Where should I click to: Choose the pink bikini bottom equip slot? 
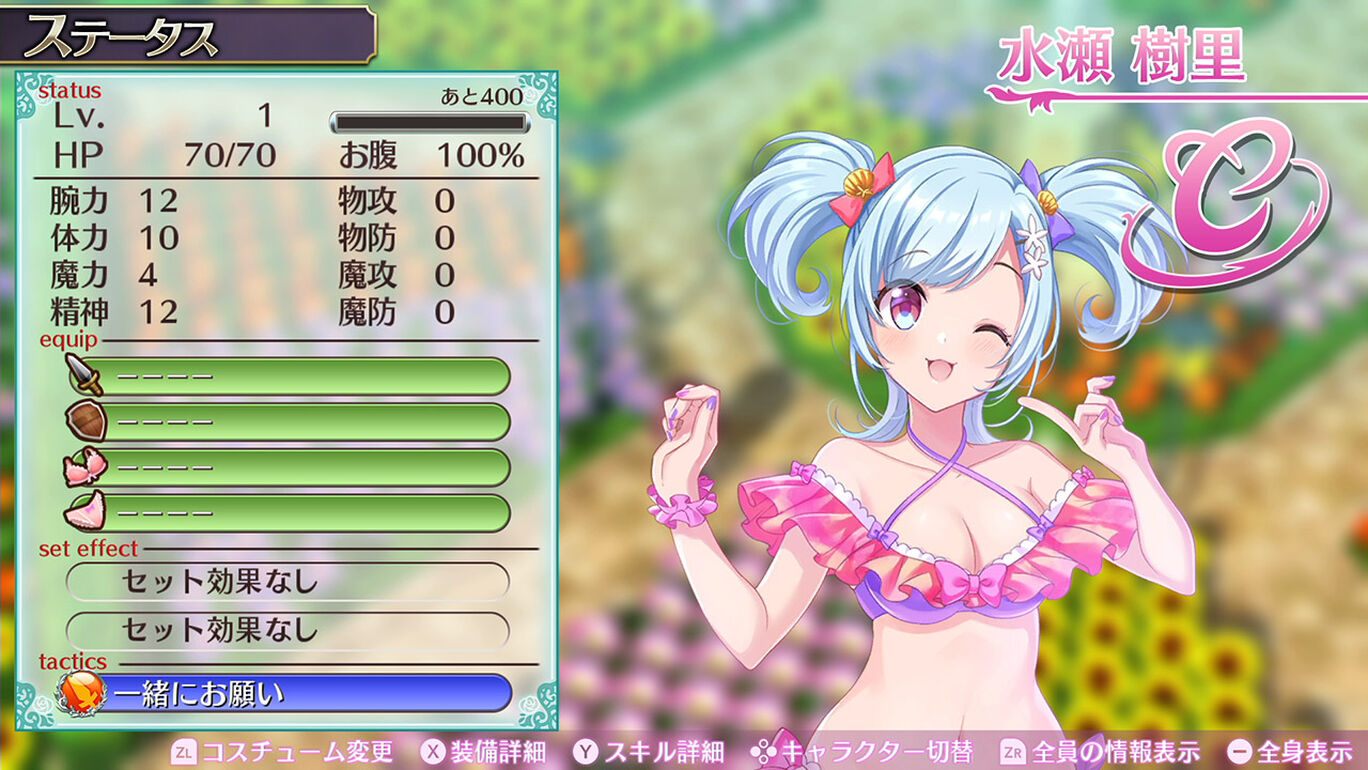(290, 513)
